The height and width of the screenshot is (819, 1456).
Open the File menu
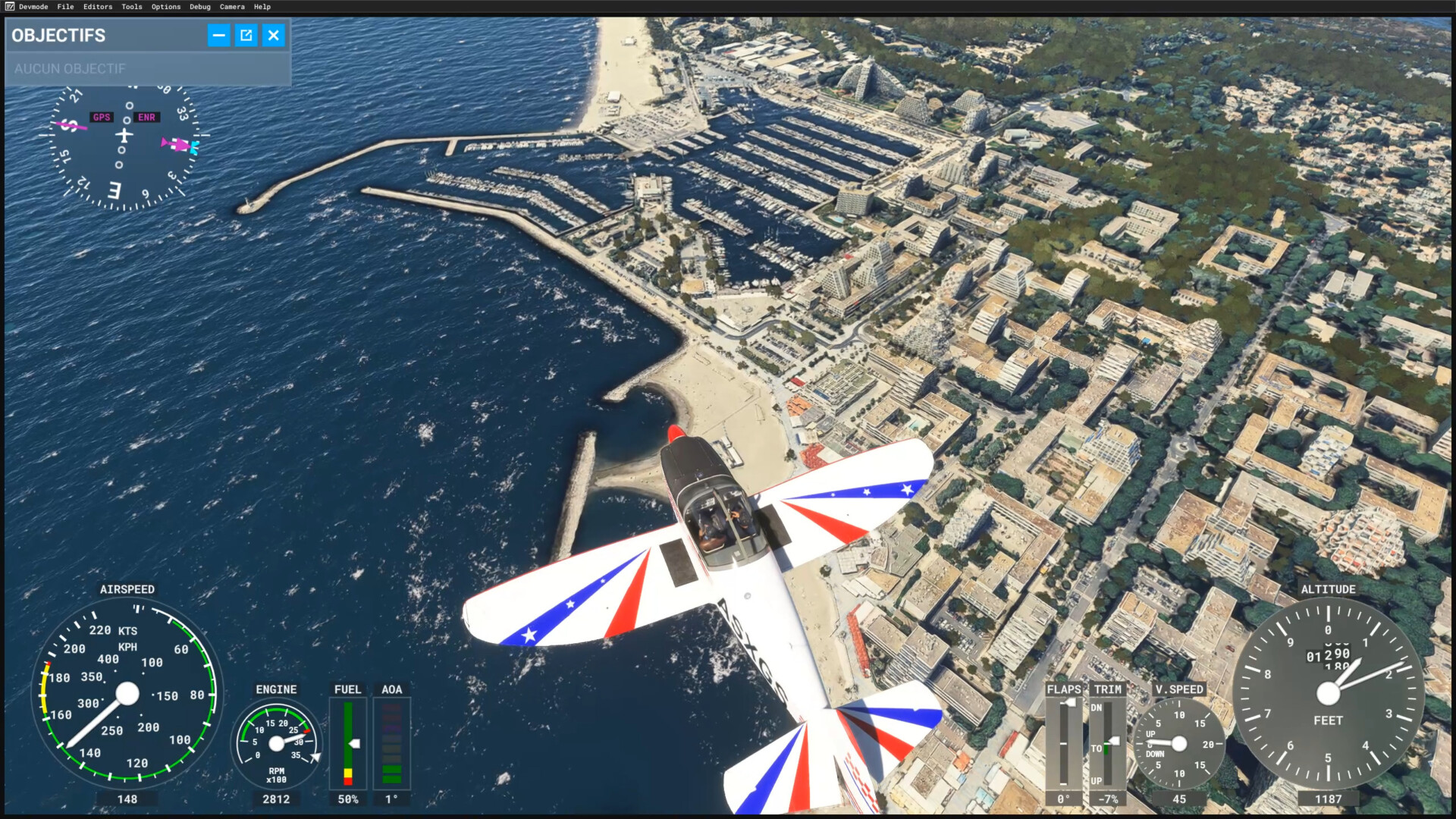click(x=65, y=7)
